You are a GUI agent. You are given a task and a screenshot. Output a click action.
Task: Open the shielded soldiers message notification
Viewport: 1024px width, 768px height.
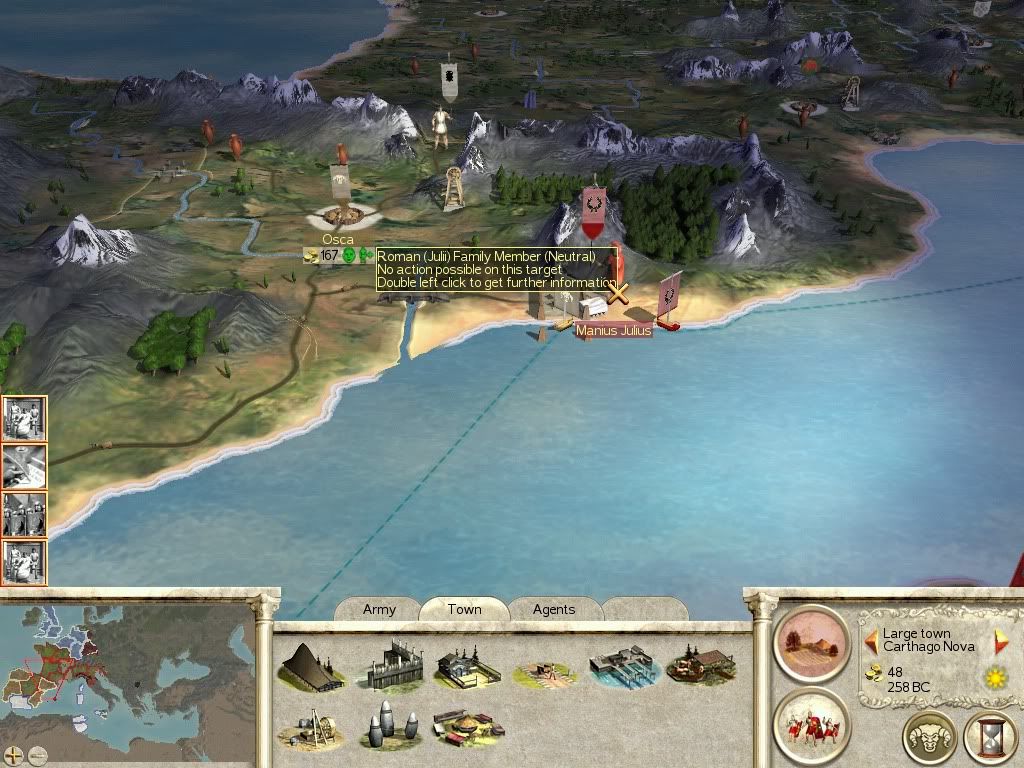tap(24, 514)
